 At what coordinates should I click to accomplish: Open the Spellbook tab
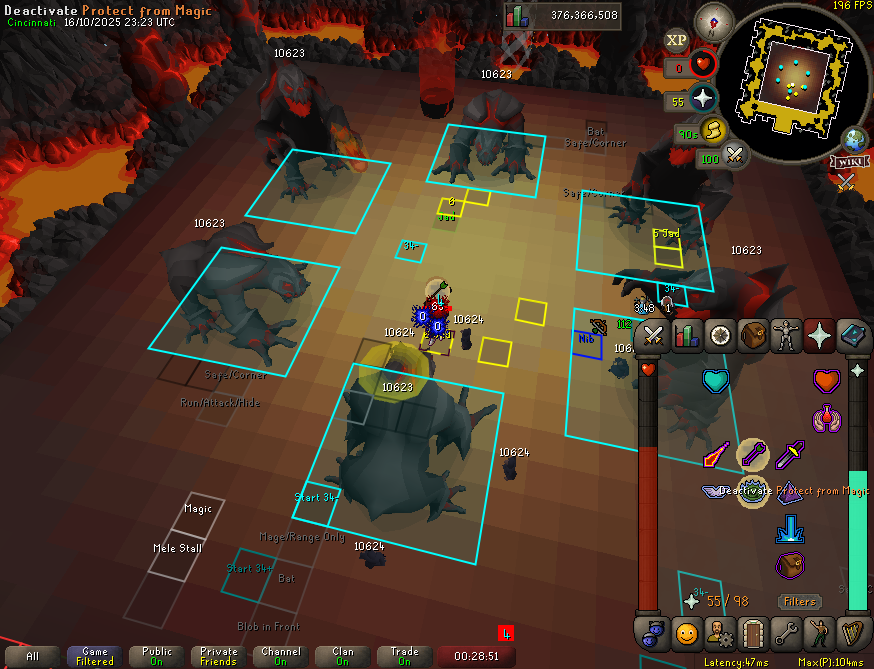click(853, 336)
